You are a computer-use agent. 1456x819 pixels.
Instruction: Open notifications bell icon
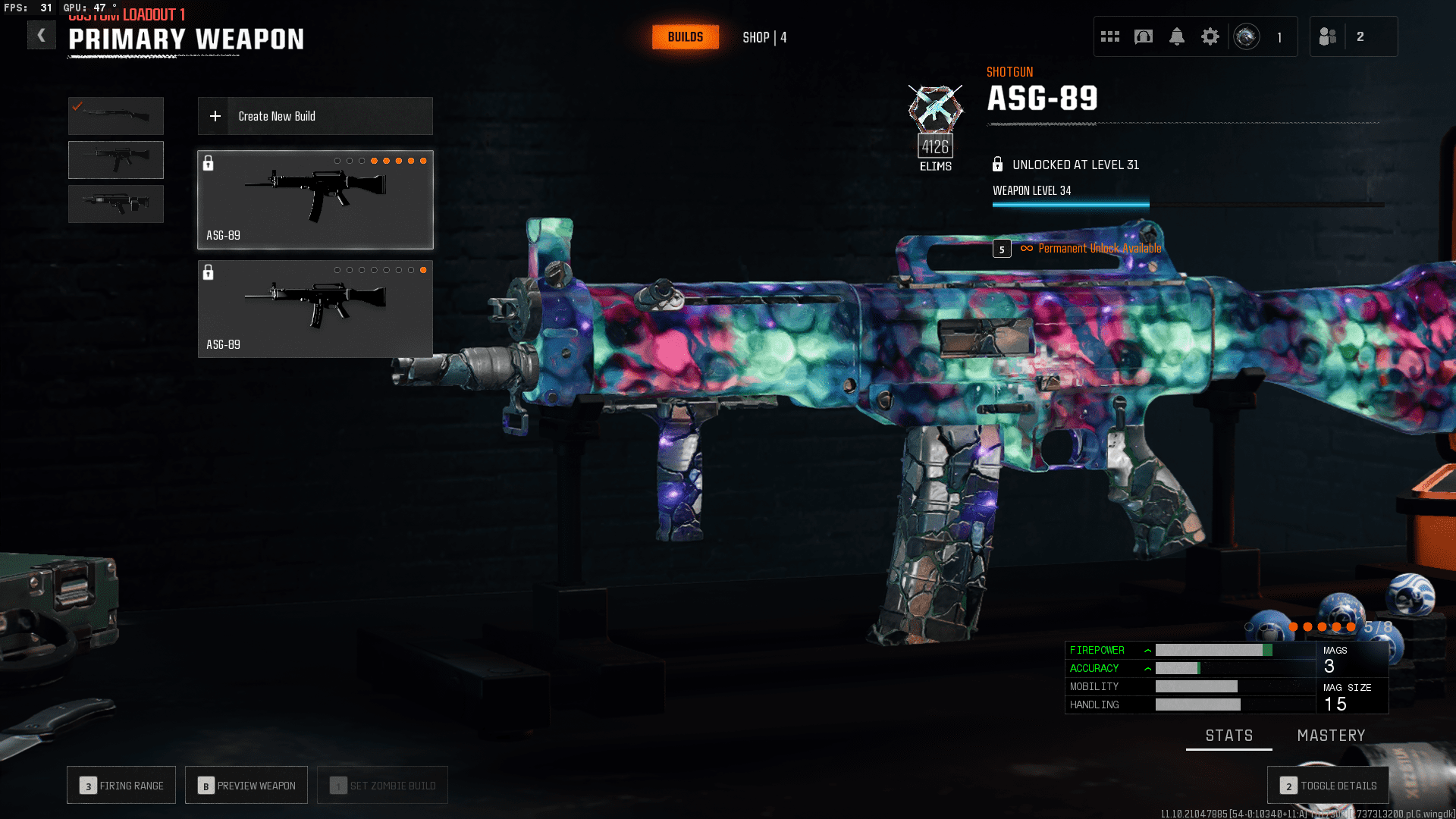point(1177,36)
